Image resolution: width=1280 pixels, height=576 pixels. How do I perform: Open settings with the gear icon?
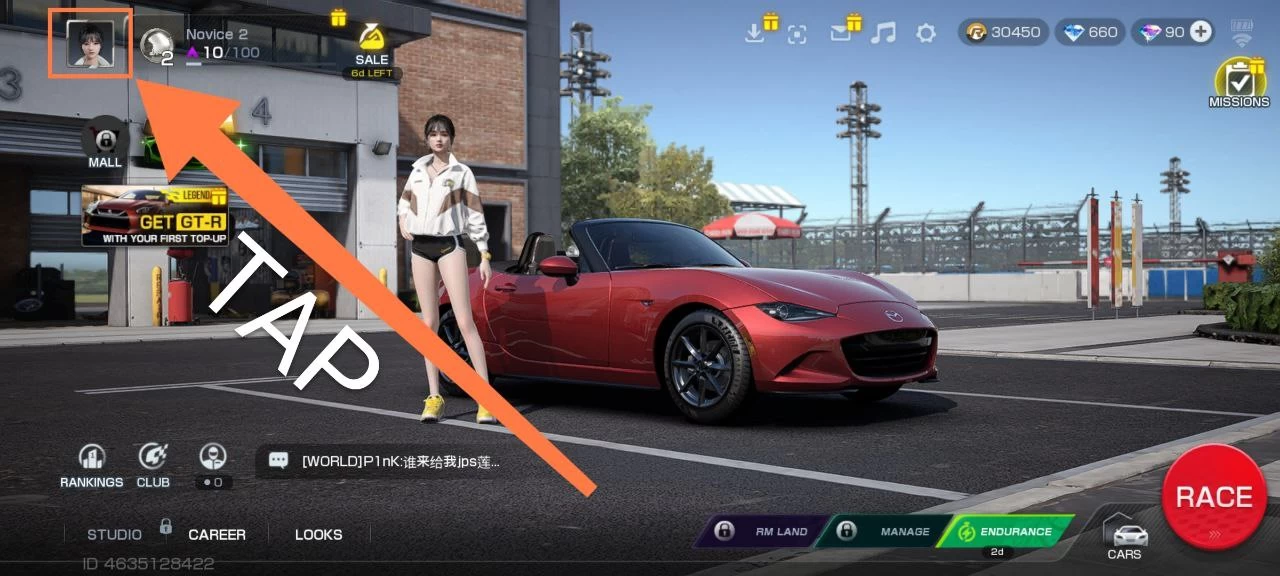(926, 33)
